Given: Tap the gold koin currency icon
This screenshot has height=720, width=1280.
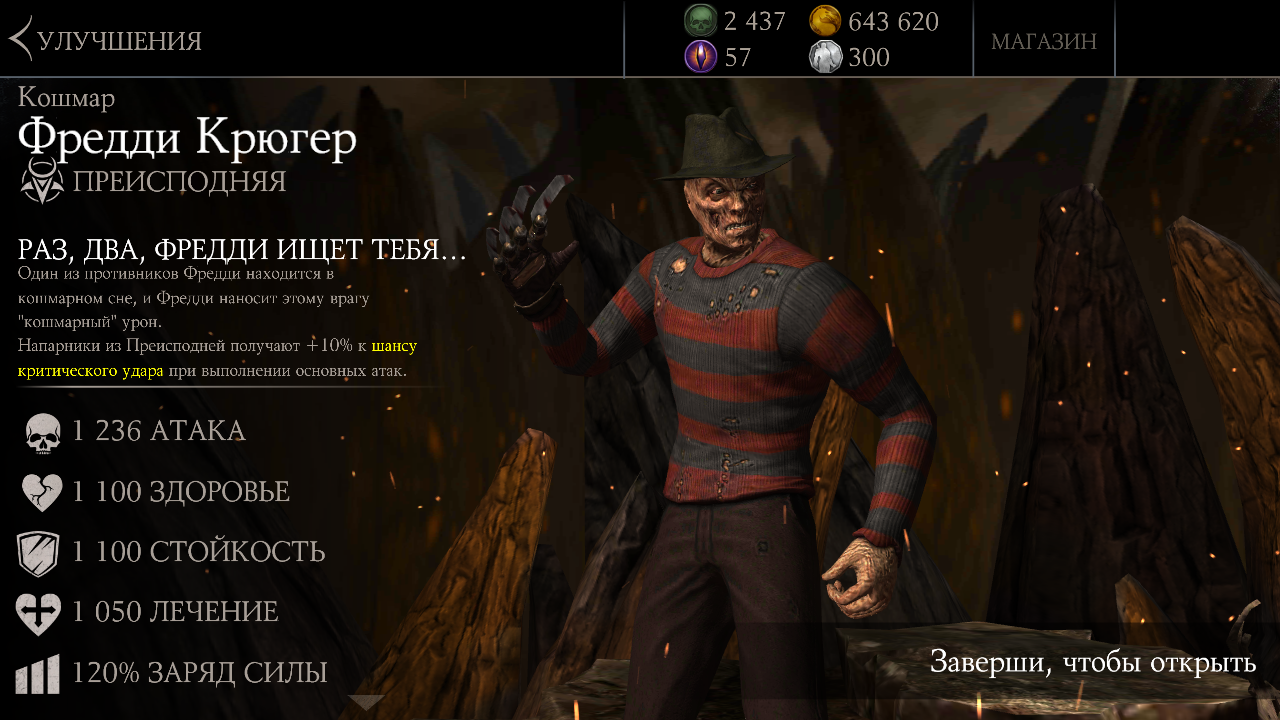Looking at the screenshot, I should (x=825, y=20).
